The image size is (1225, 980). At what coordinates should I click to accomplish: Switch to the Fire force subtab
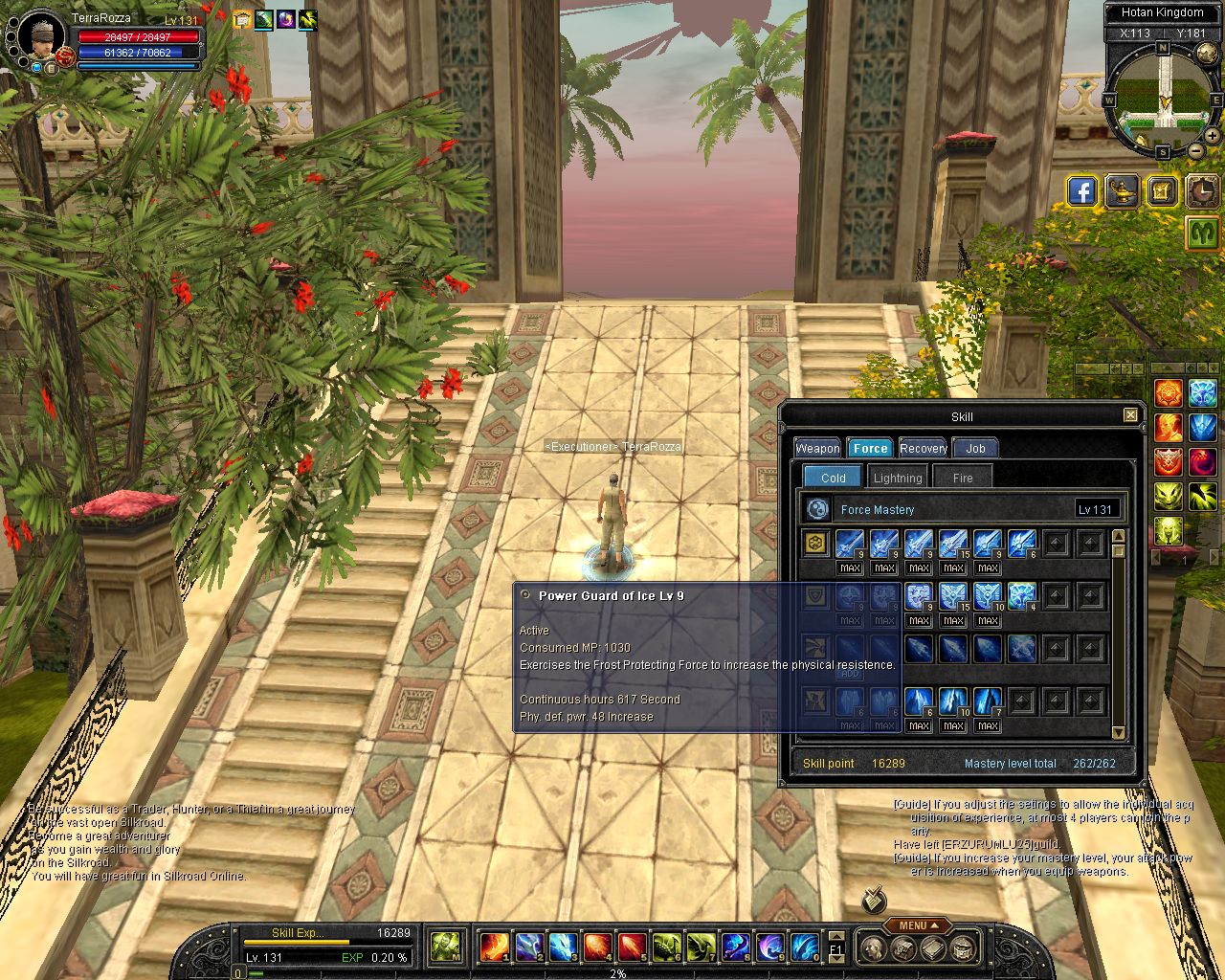click(x=963, y=478)
